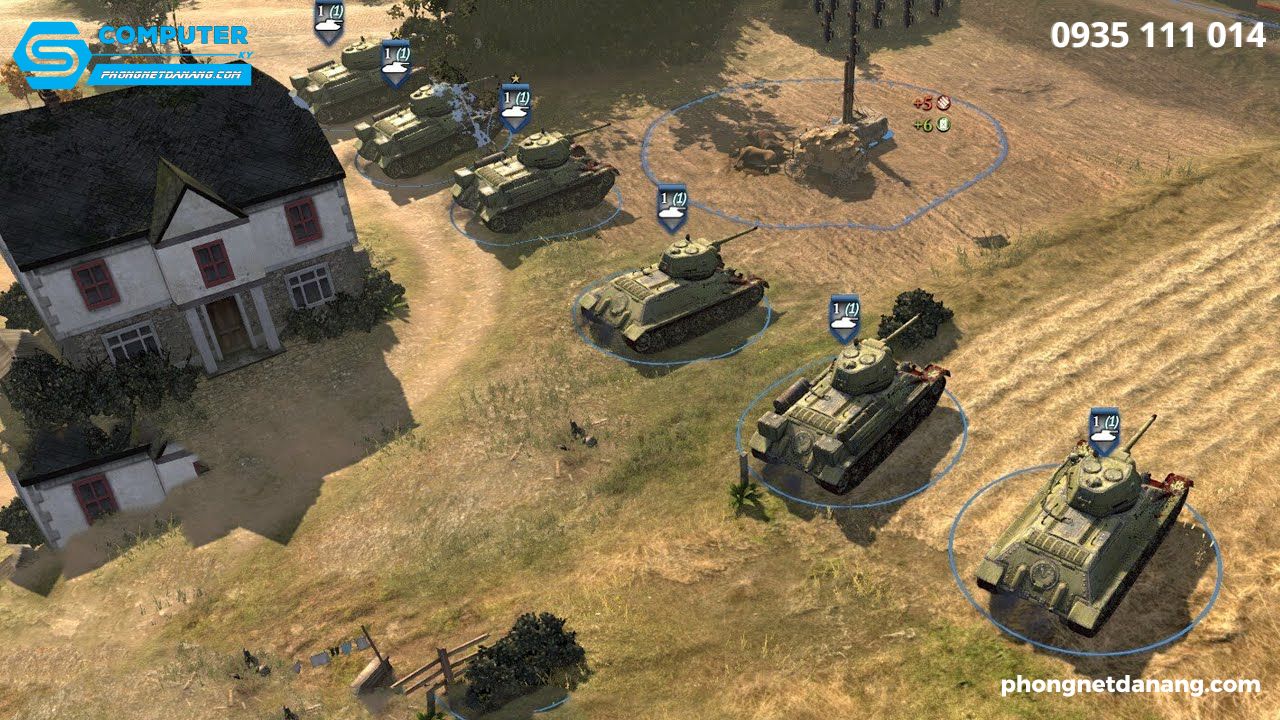Click the unit badge of the tank beside the bush
This screenshot has width=1280, height=720.
pyautogui.click(x=845, y=317)
